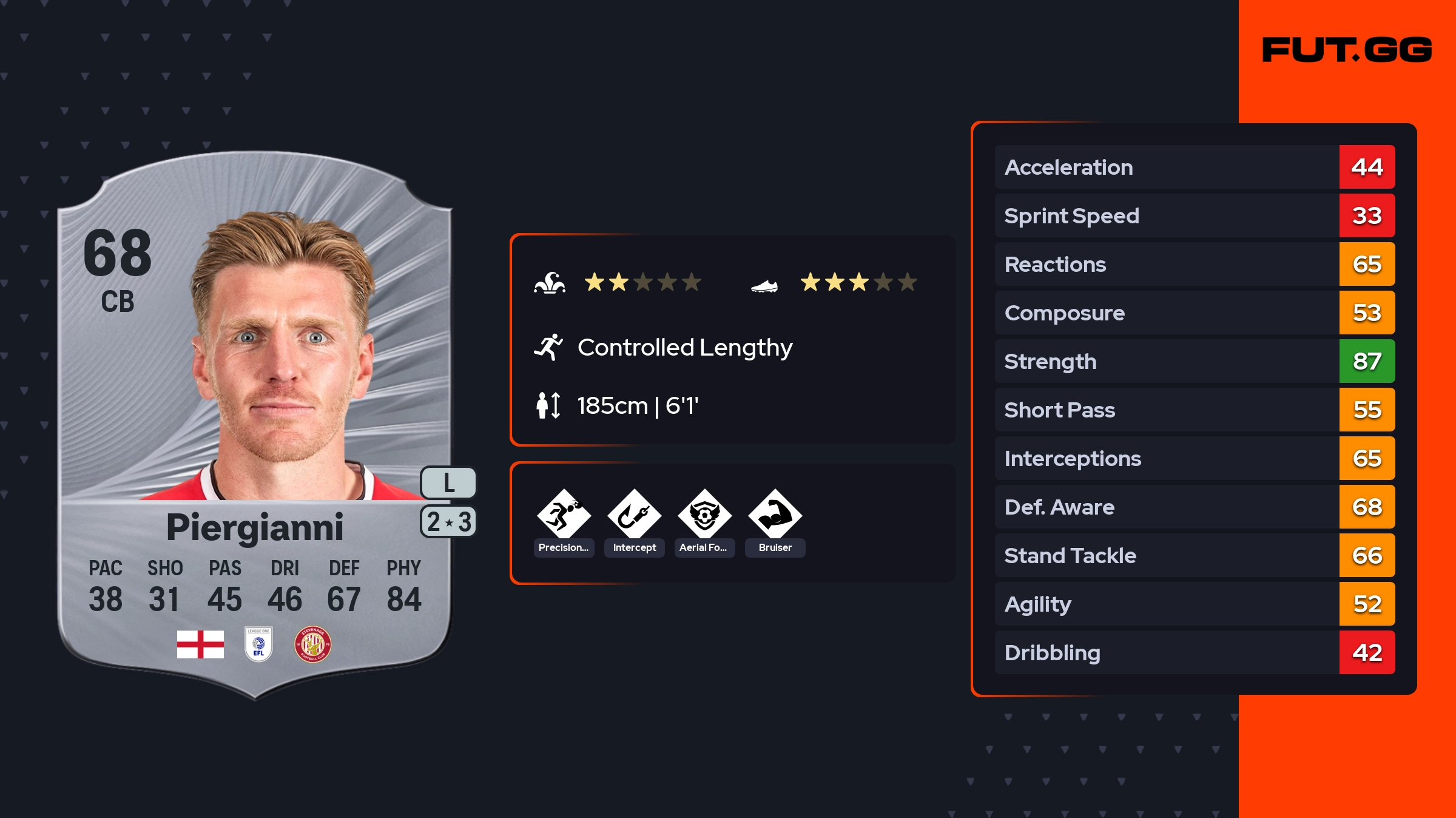Click the Precision playstyle icon

(564, 515)
